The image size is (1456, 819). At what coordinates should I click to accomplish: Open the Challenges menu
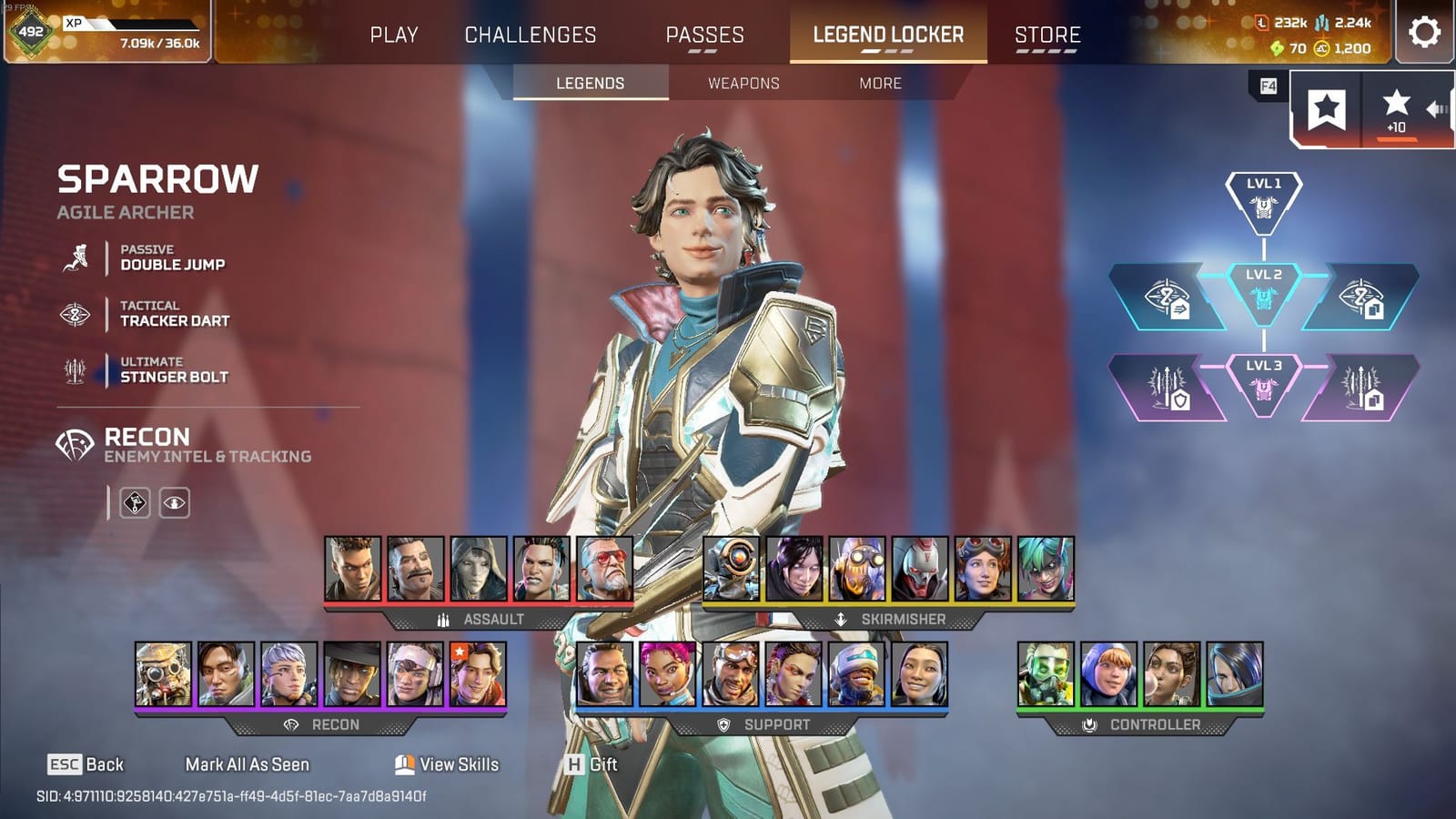531,35
